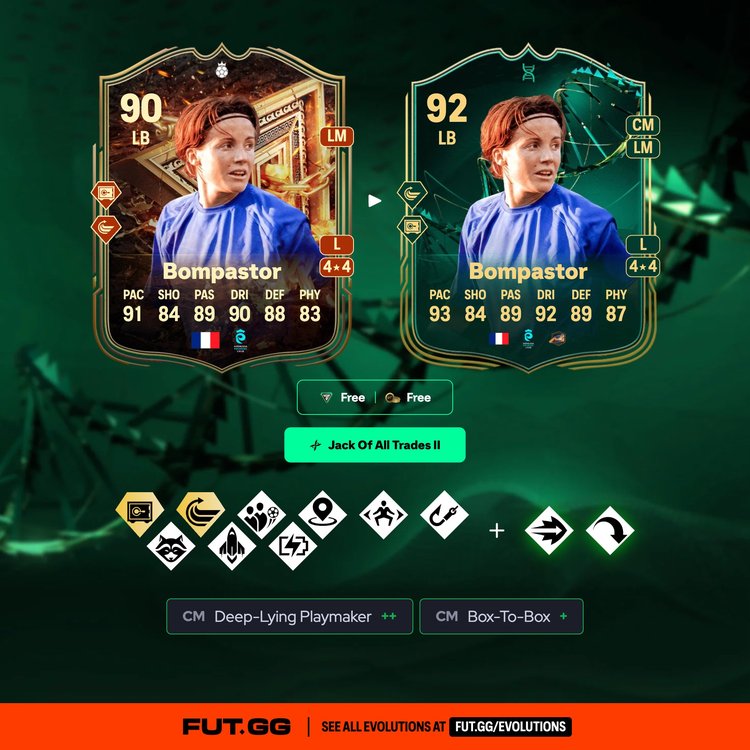
Task: Open the FUT.GG/EVOLUTIONS link
Action: coord(509,727)
